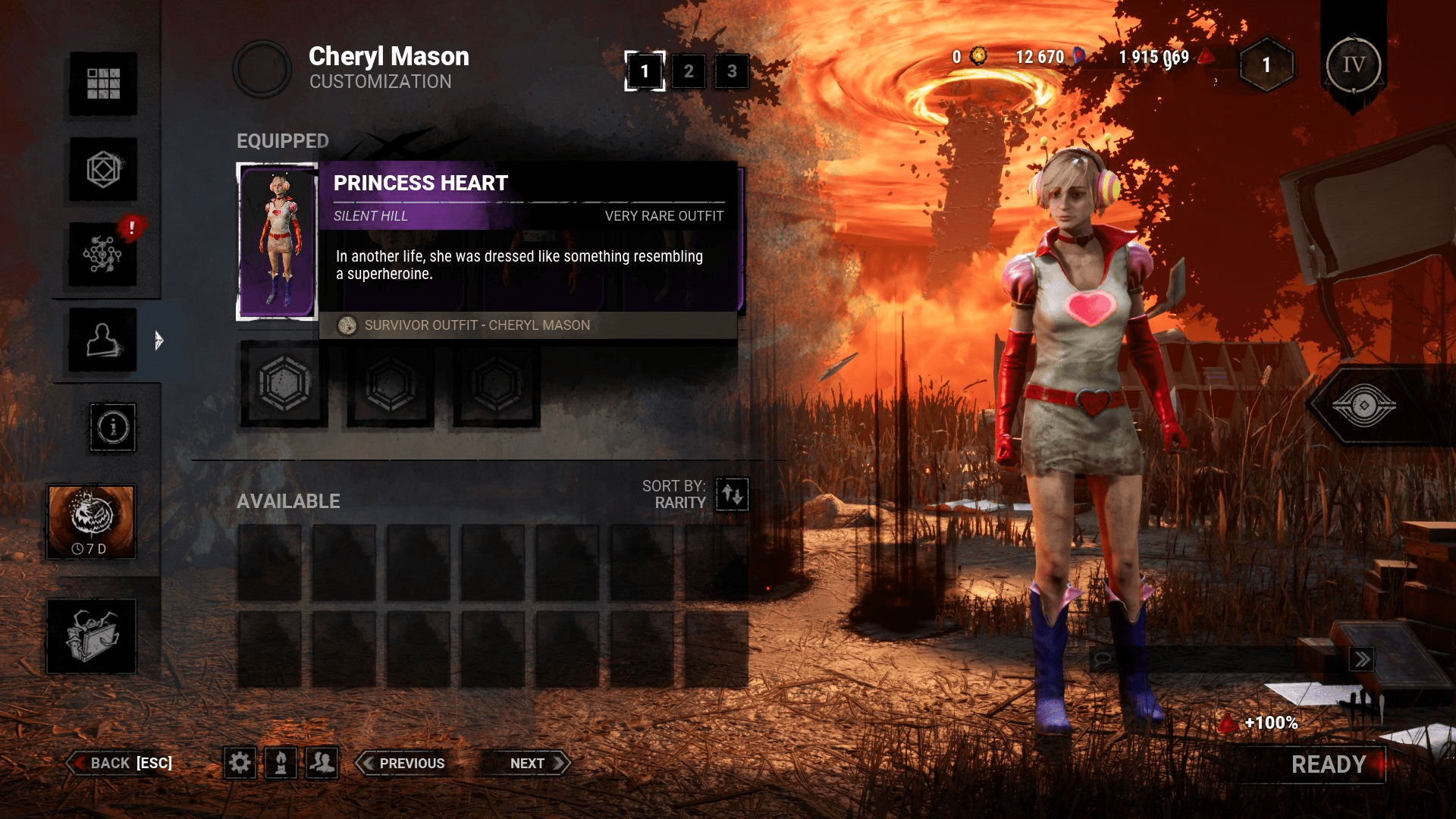
Task: Open the character loadout grid icon
Action: tap(102, 83)
